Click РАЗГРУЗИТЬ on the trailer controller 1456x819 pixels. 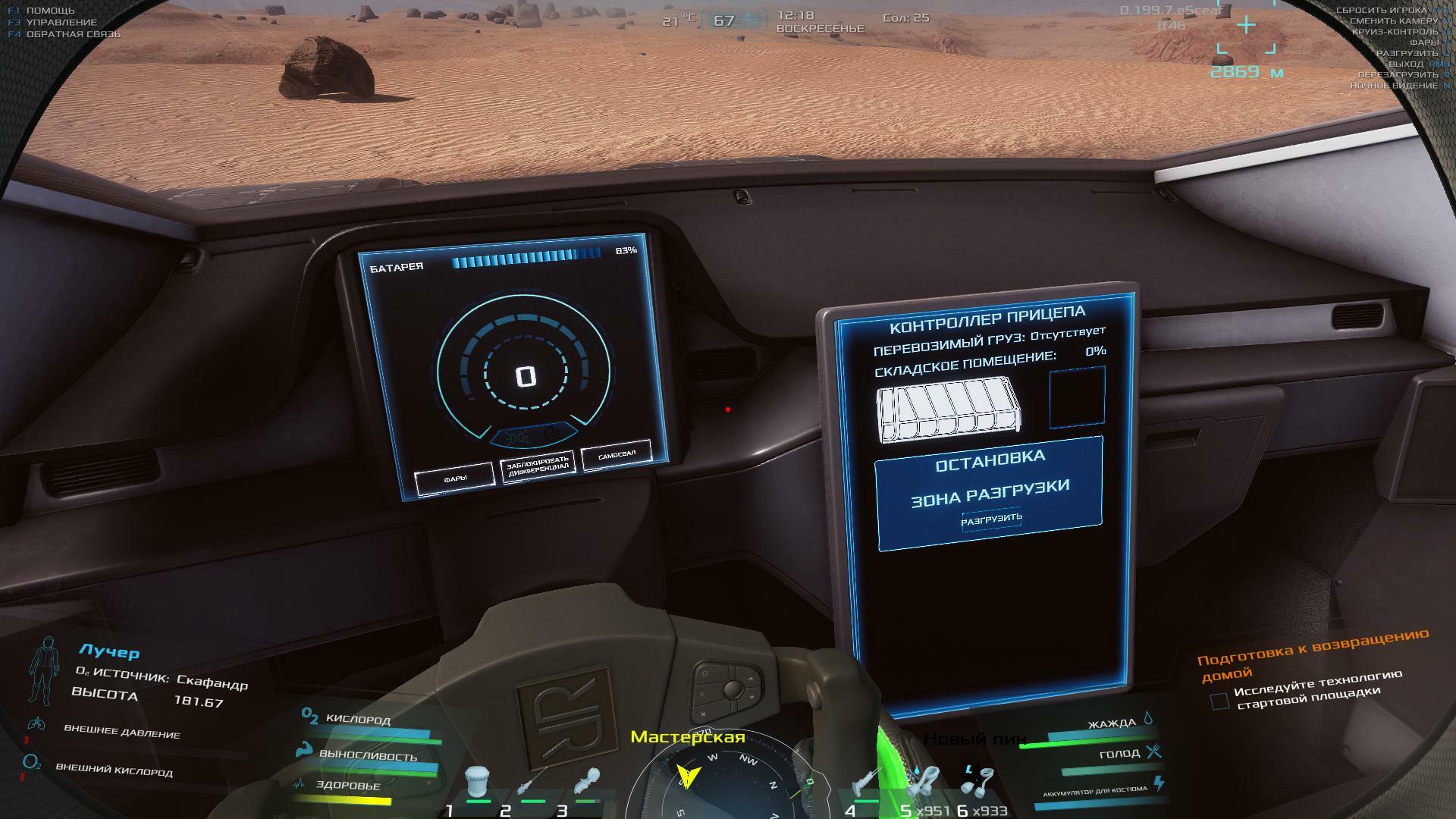pyautogui.click(x=991, y=519)
